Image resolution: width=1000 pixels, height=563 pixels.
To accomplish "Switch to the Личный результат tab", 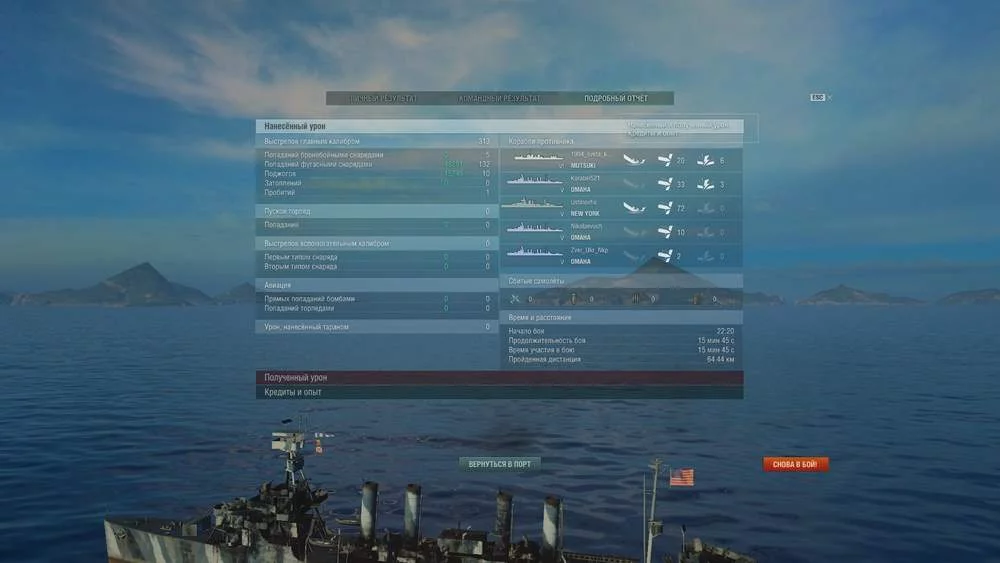I will click(383, 99).
